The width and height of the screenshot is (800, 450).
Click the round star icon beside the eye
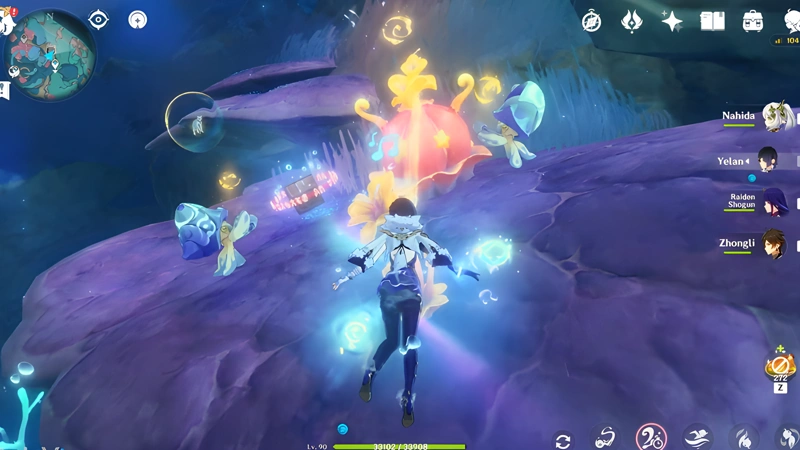(138, 19)
